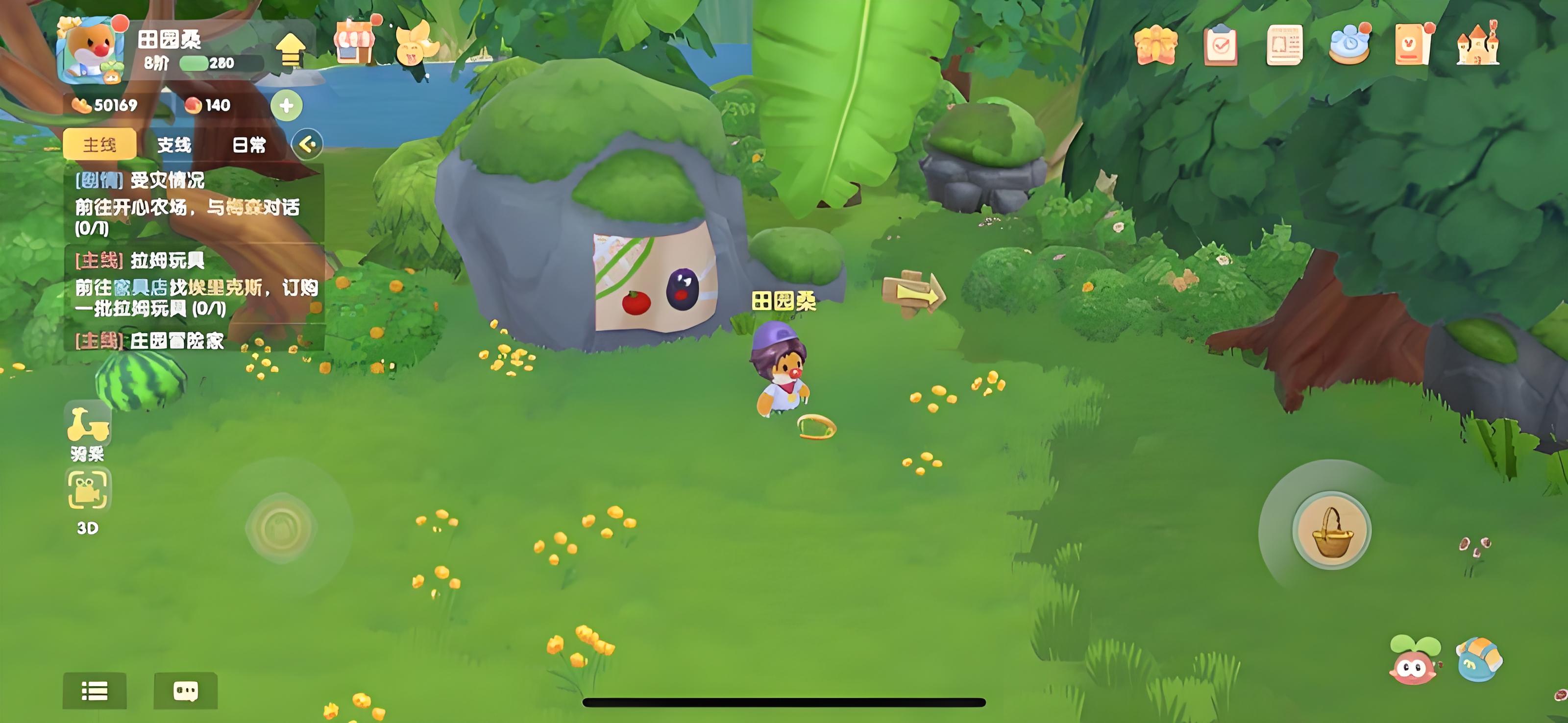Switch to the 日常 quest tab

point(249,145)
